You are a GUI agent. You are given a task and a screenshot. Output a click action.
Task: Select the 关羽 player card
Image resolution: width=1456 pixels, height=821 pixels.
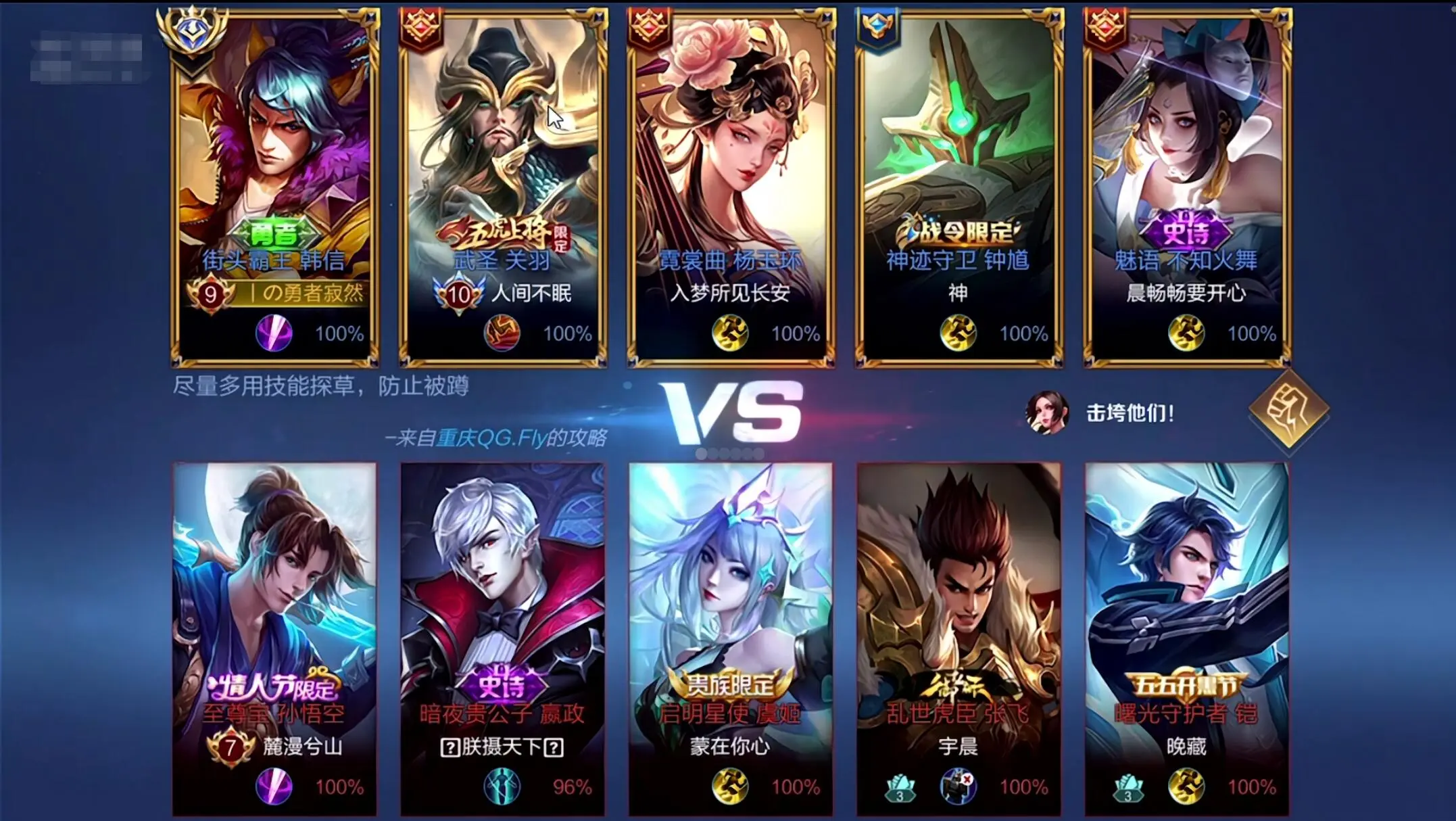503,186
